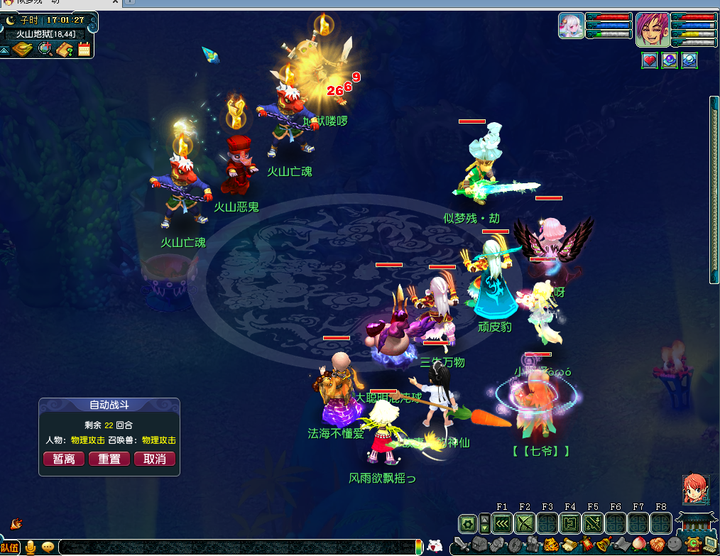The width and height of the screenshot is (720, 556).
Task: Open the white-haired pet portrait
Action: pyautogui.click(x=570, y=25)
